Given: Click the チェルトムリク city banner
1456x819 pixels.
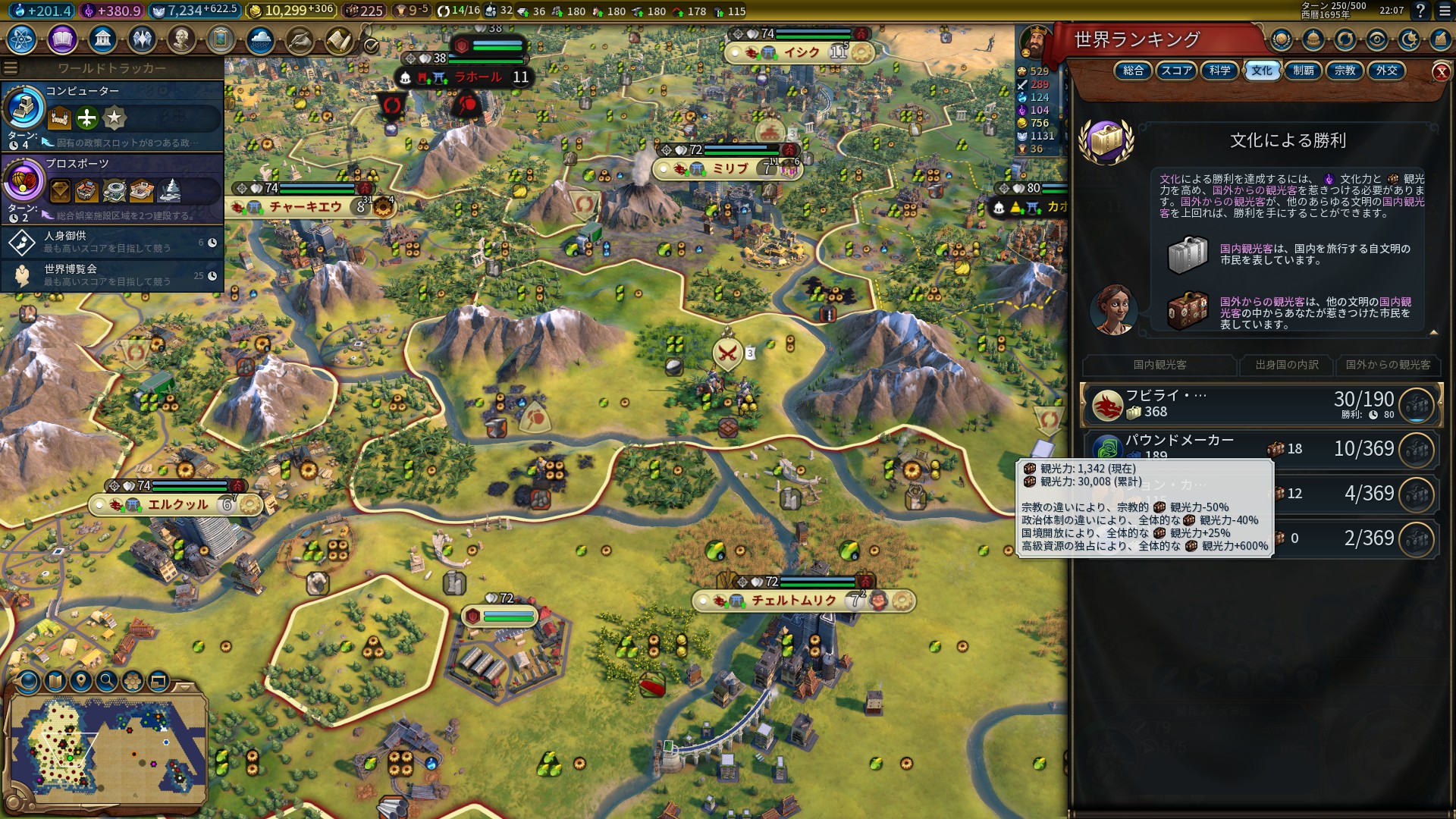Looking at the screenshot, I should [x=793, y=601].
